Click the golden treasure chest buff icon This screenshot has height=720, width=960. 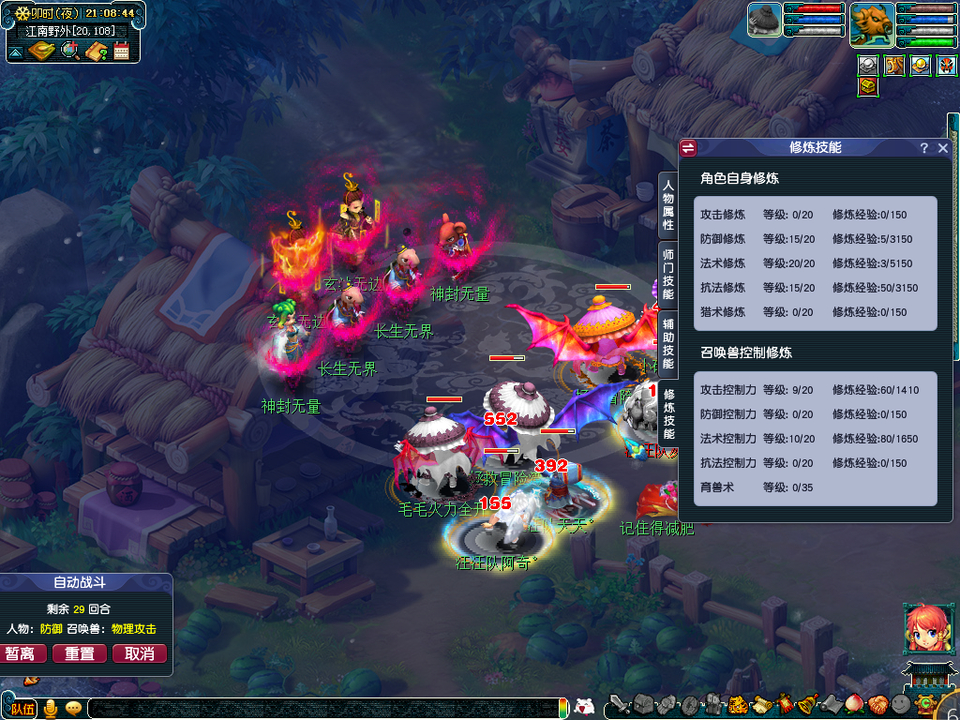pos(868,87)
